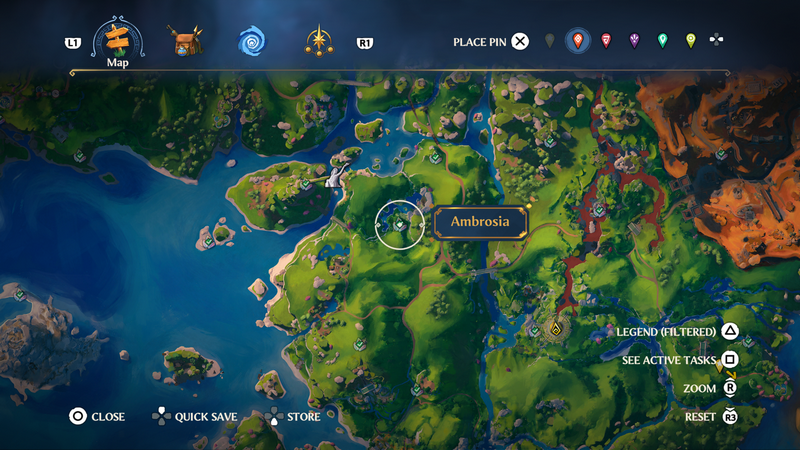Close the map screen
Image resolution: width=800 pixels, height=450 pixels.
[x=97, y=416]
